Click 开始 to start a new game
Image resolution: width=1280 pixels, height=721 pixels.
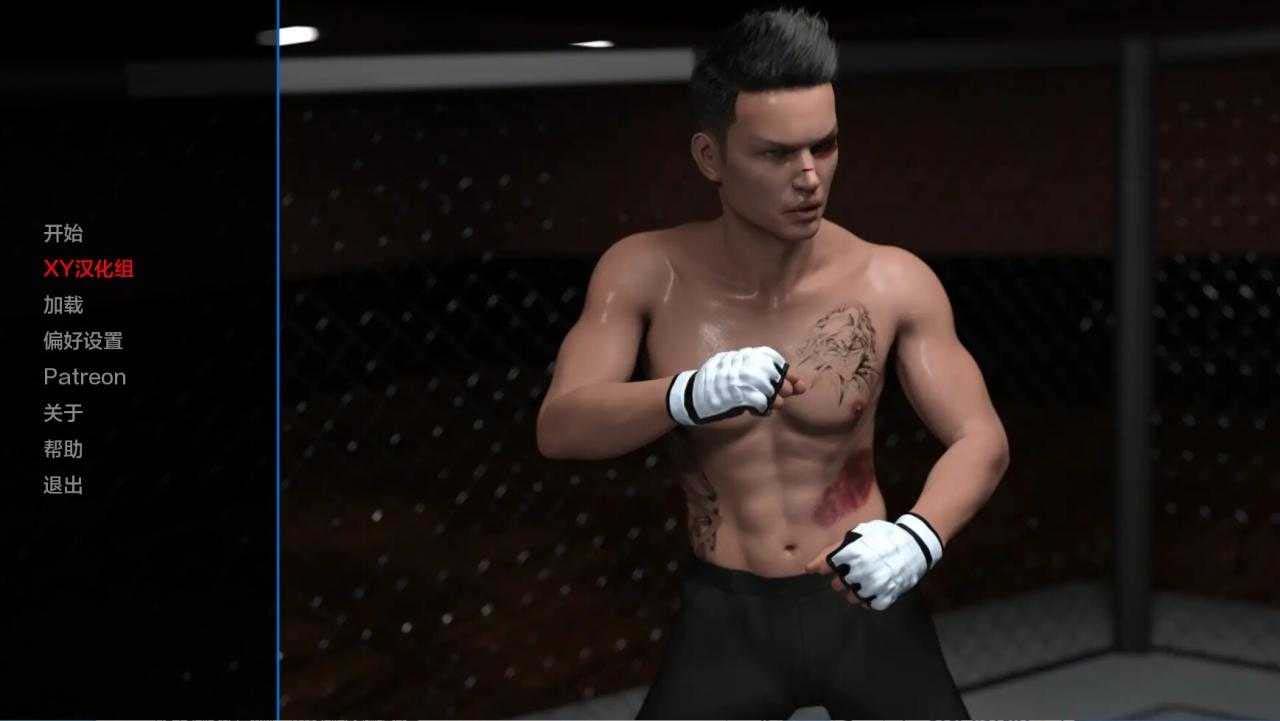tap(63, 232)
